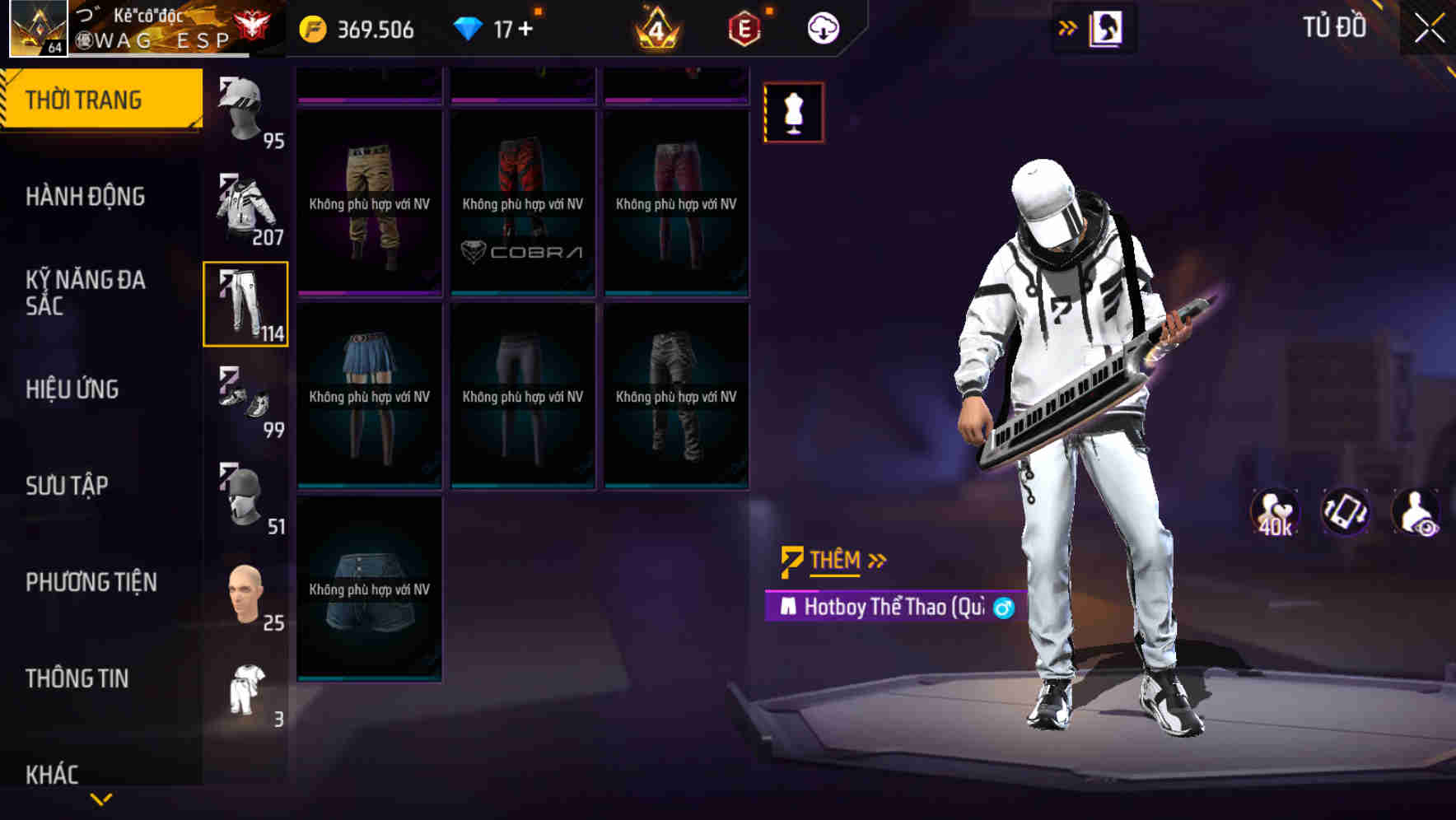The image size is (1456, 820).
Task: Expand the KHÁC section chevron at bottom
Action: [x=100, y=797]
